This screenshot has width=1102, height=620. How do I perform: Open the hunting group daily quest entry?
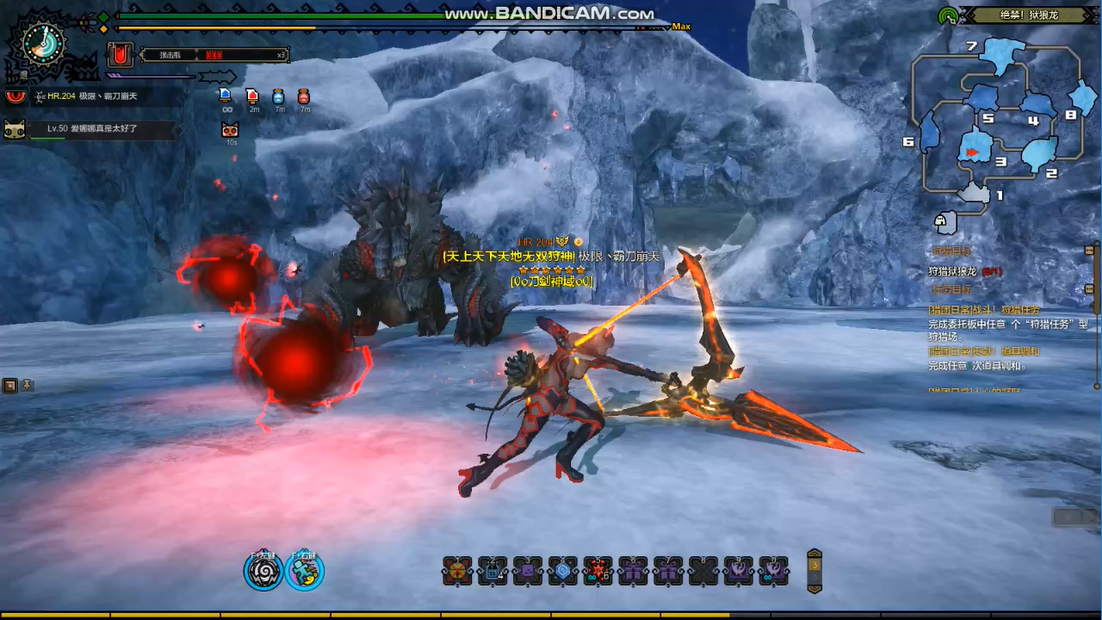pyautogui.click(x=985, y=311)
